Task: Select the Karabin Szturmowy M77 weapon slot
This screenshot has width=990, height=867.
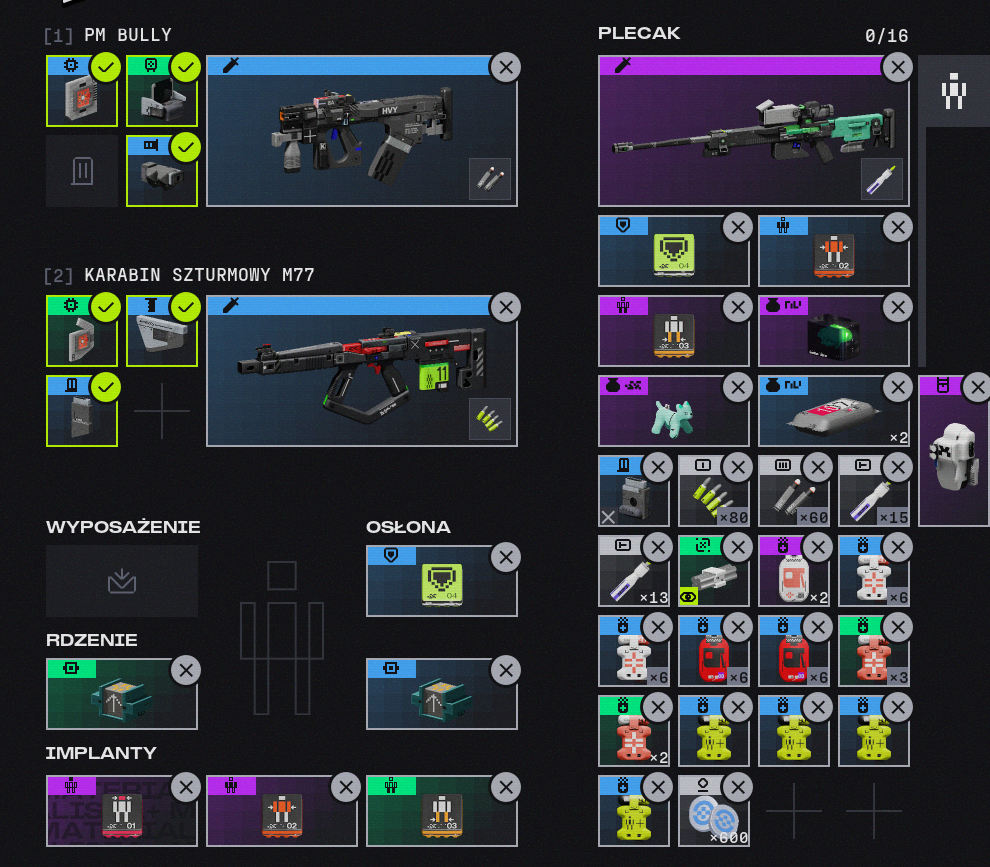Action: 360,372
